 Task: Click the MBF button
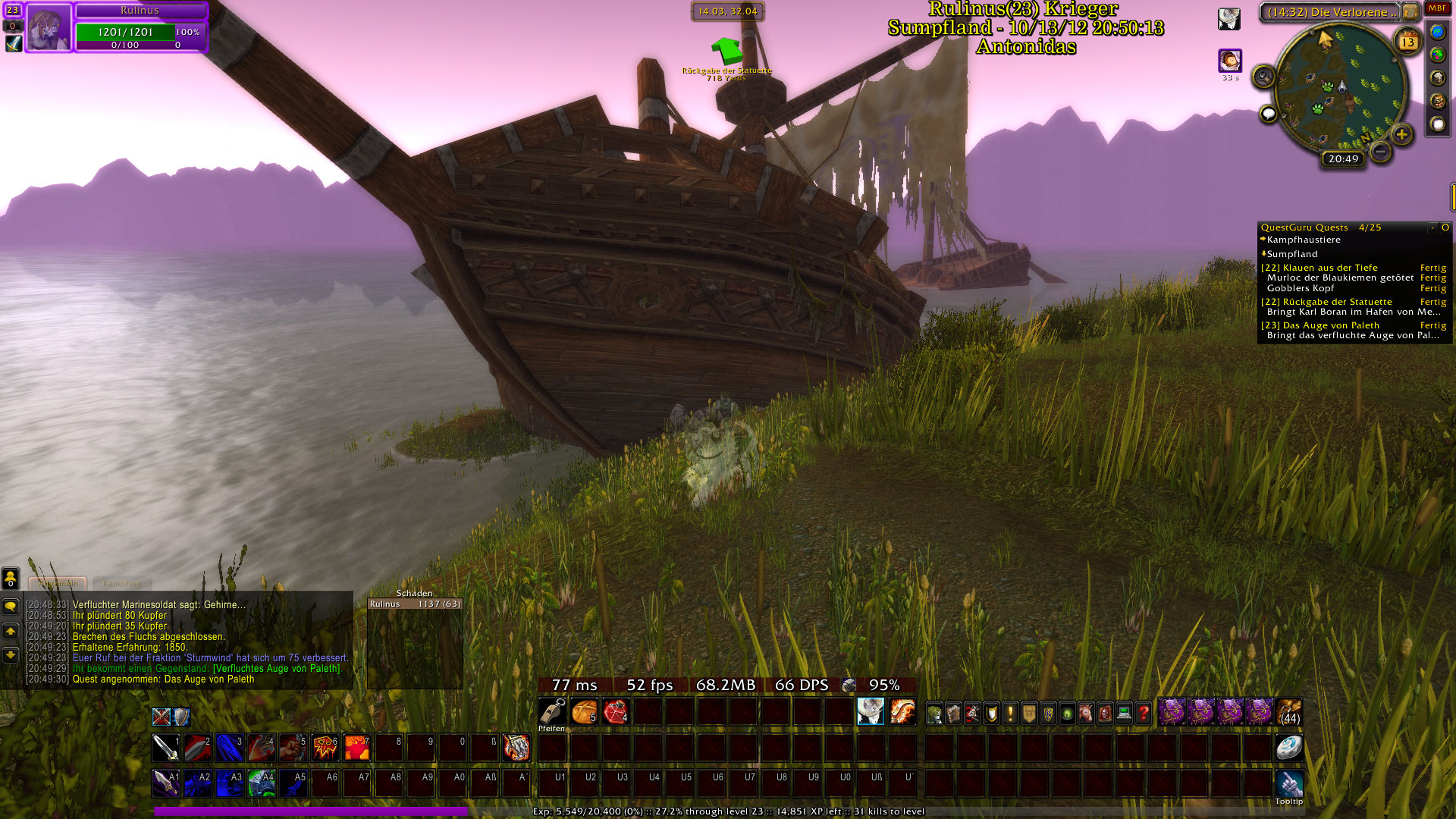click(x=1437, y=8)
